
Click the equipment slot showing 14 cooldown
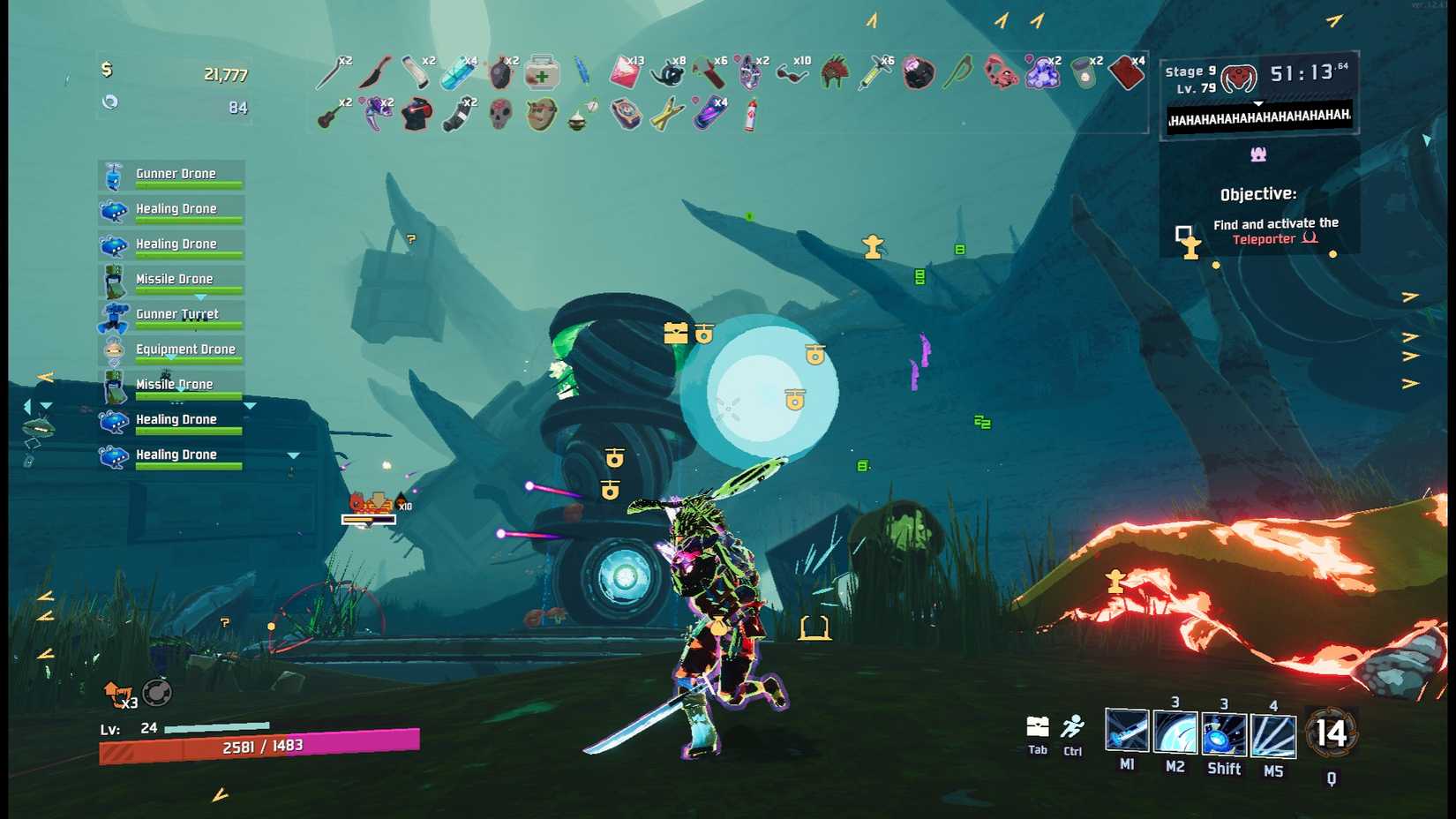tap(1331, 733)
